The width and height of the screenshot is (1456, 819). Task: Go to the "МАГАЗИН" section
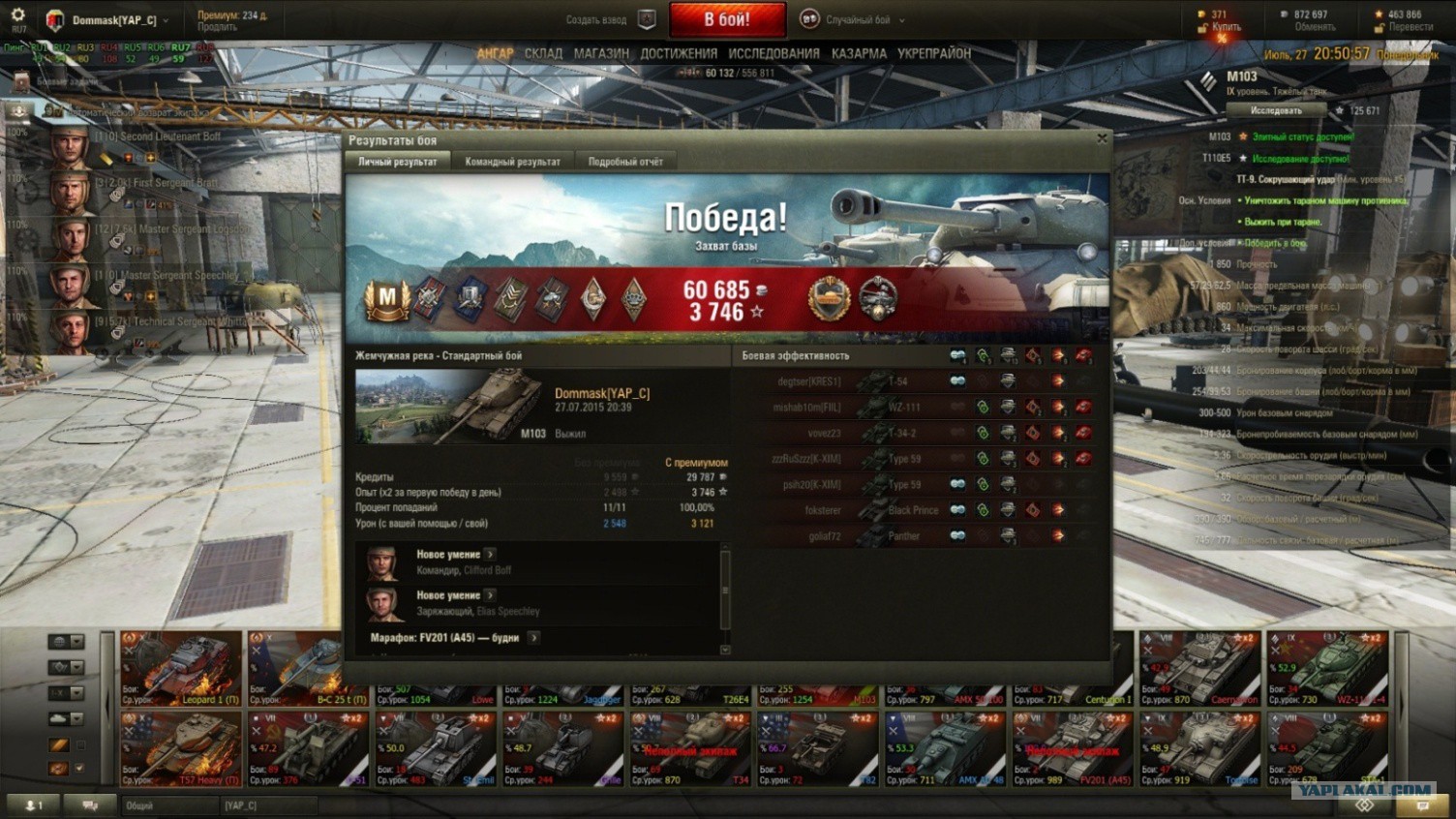pos(601,54)
